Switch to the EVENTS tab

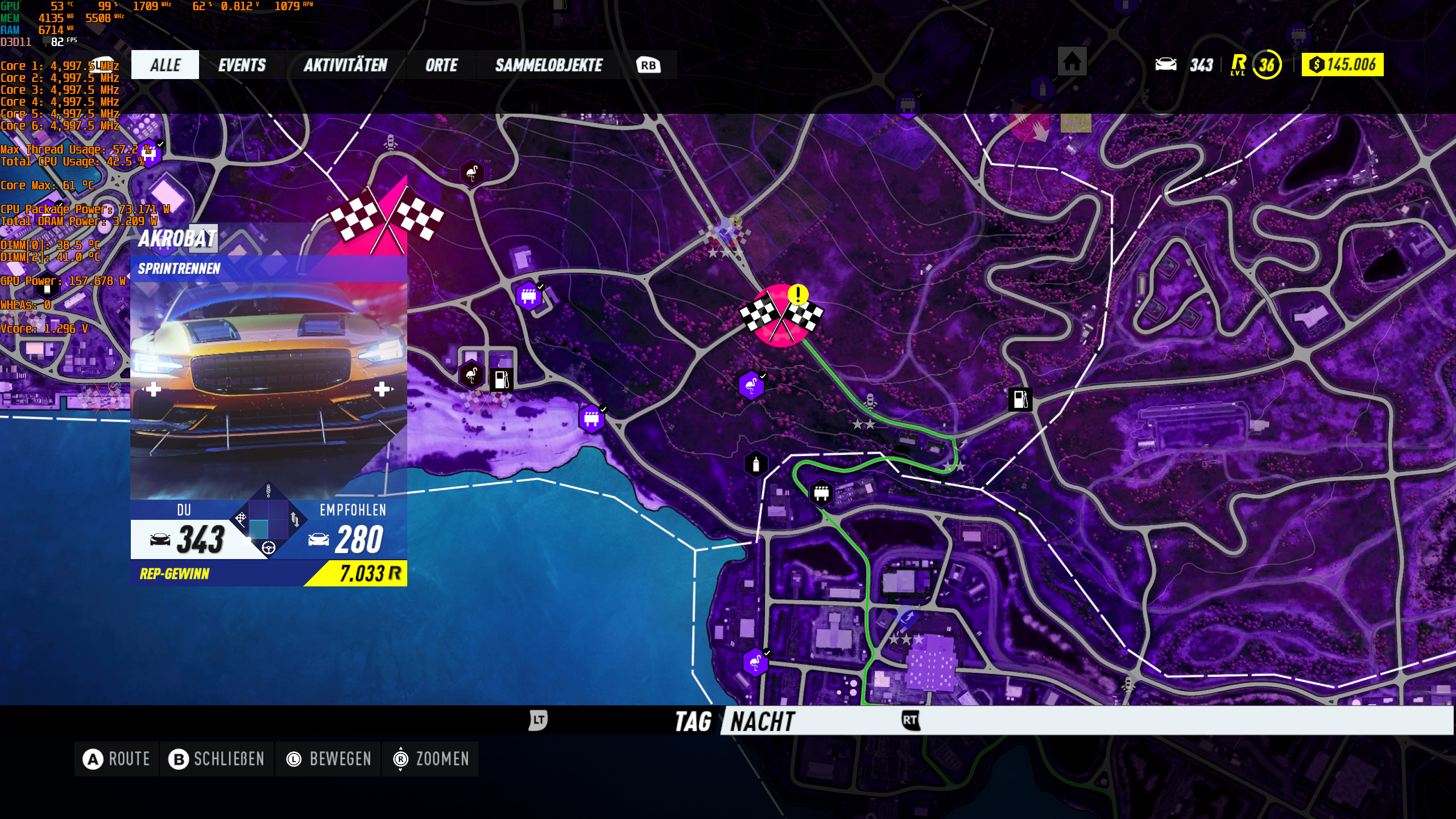[x=242, y=65]
